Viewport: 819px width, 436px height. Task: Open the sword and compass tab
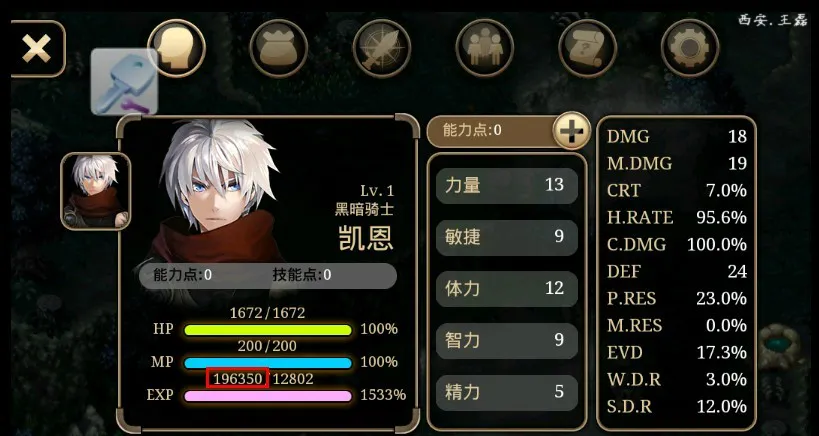point(382,47)
